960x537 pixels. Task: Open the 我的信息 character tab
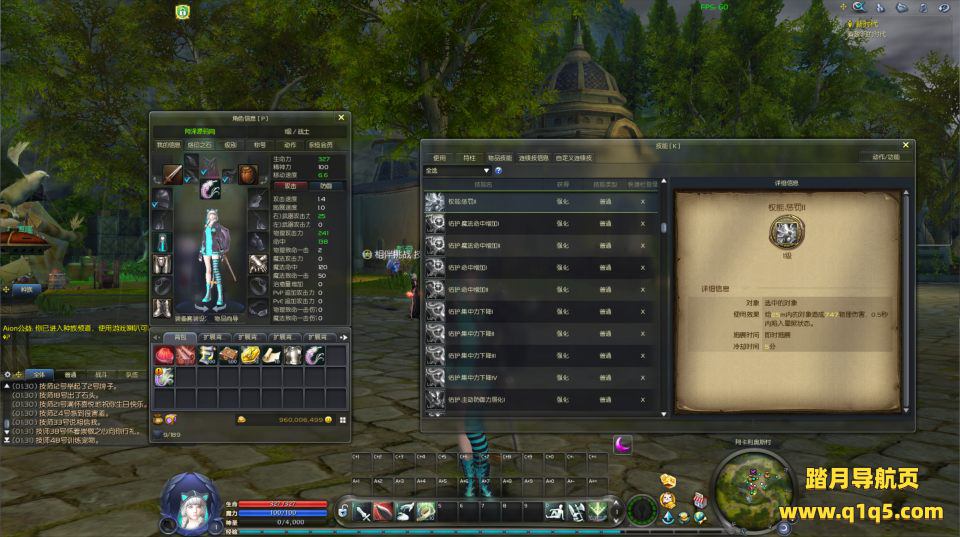tap(168, 144)
